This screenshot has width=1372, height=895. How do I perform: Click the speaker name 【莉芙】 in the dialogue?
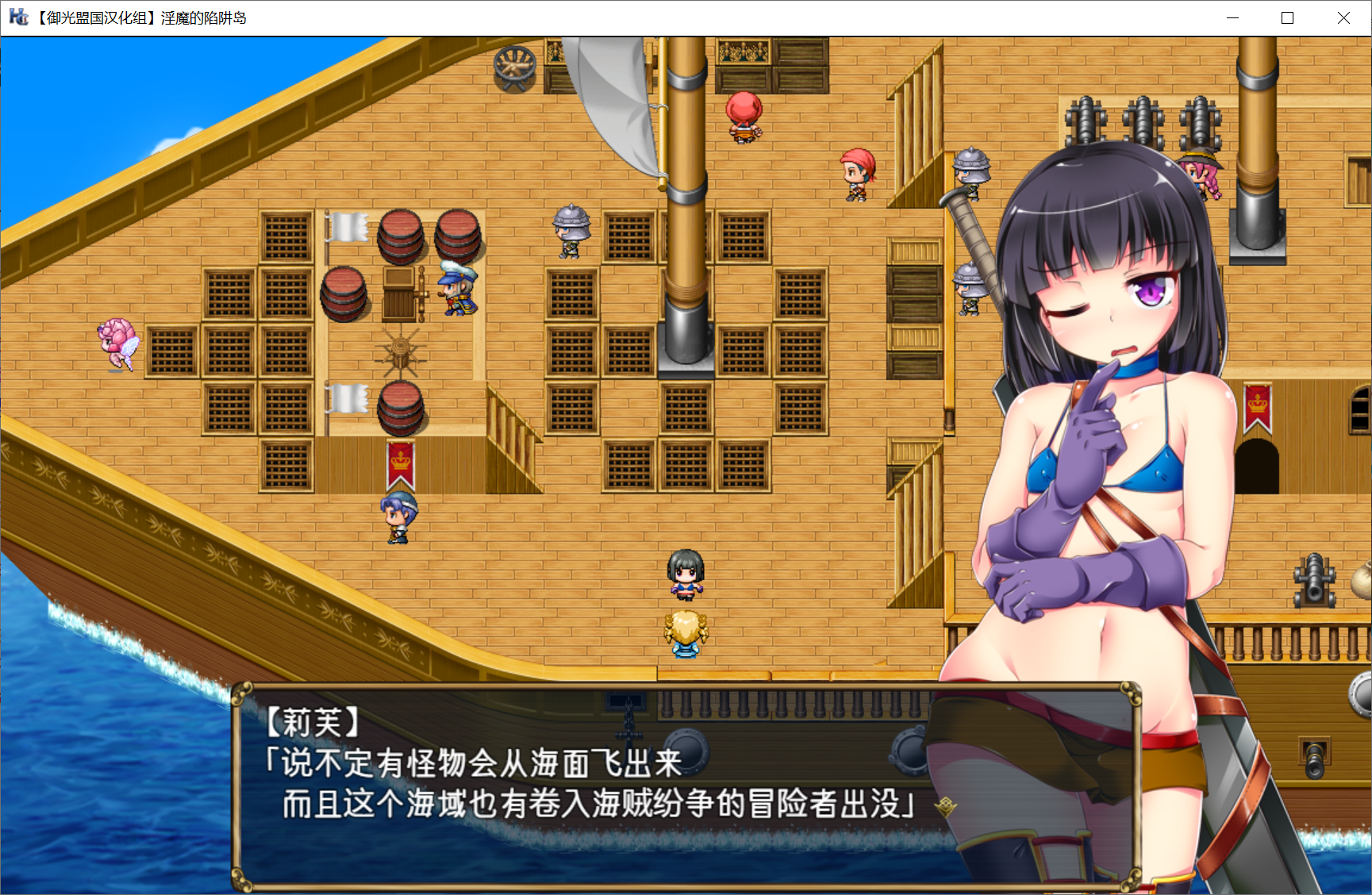click(x=313, y=722)
